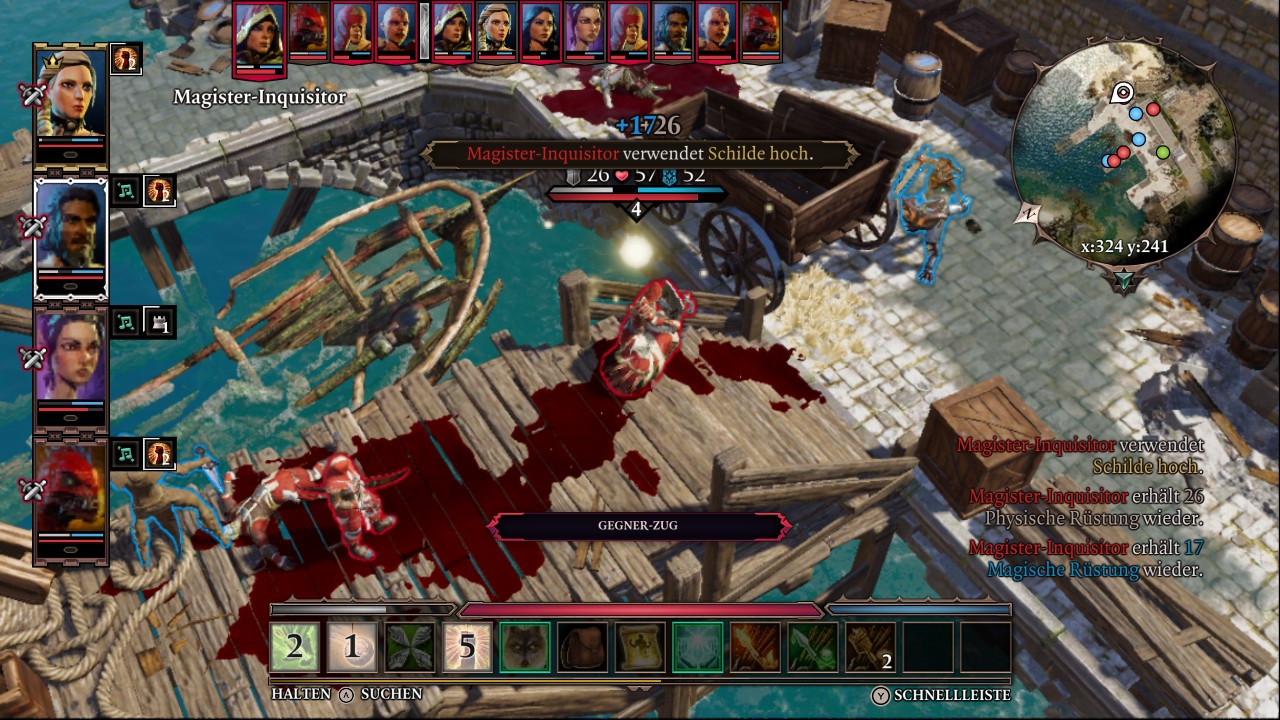Use the arrow item with count 2

click(870, 647)
